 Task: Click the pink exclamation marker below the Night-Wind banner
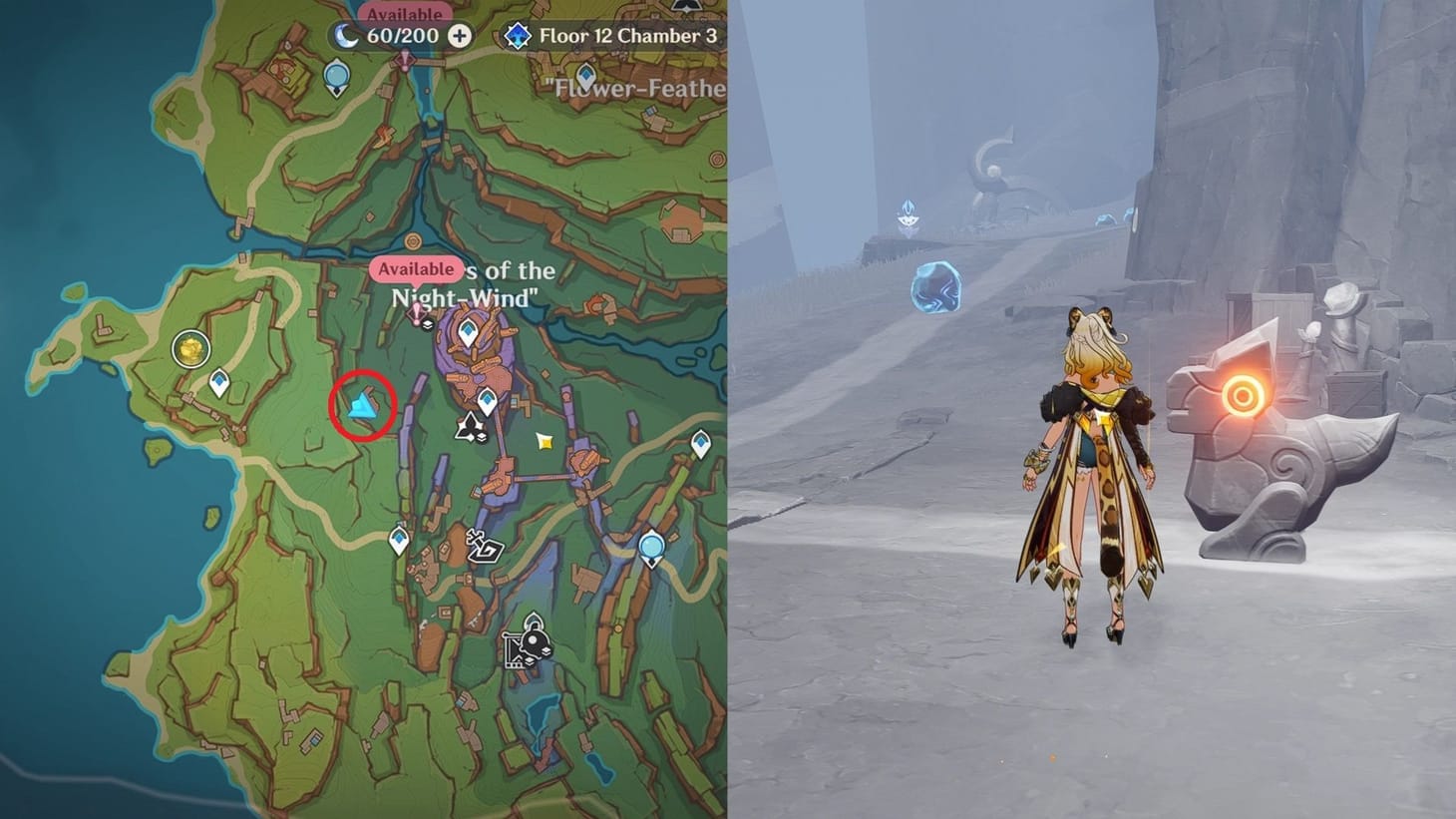pos(417,313)
